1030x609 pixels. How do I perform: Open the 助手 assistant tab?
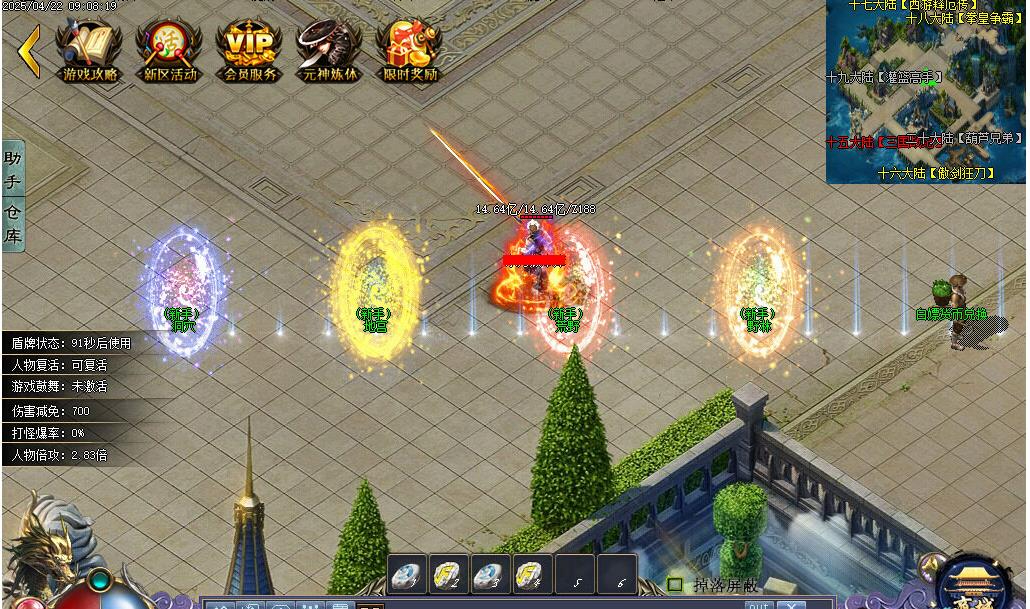(x=13, y=170)
